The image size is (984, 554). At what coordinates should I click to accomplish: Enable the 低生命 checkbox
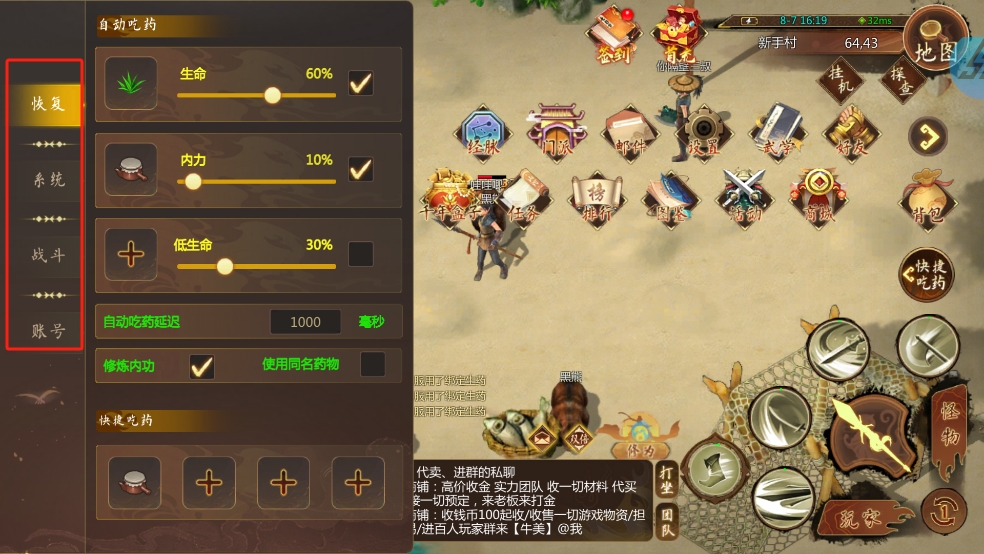point(360,254)
